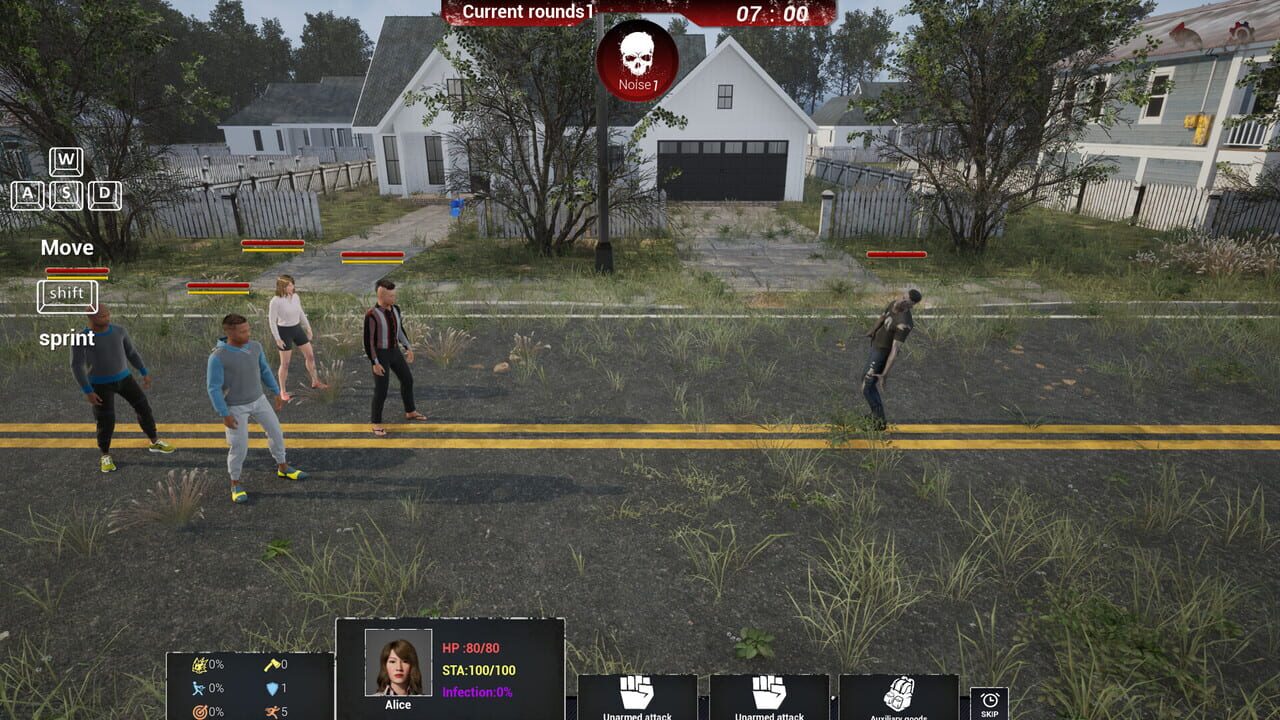
Task: Click the orange running figure icon
Action: point(271,709)
